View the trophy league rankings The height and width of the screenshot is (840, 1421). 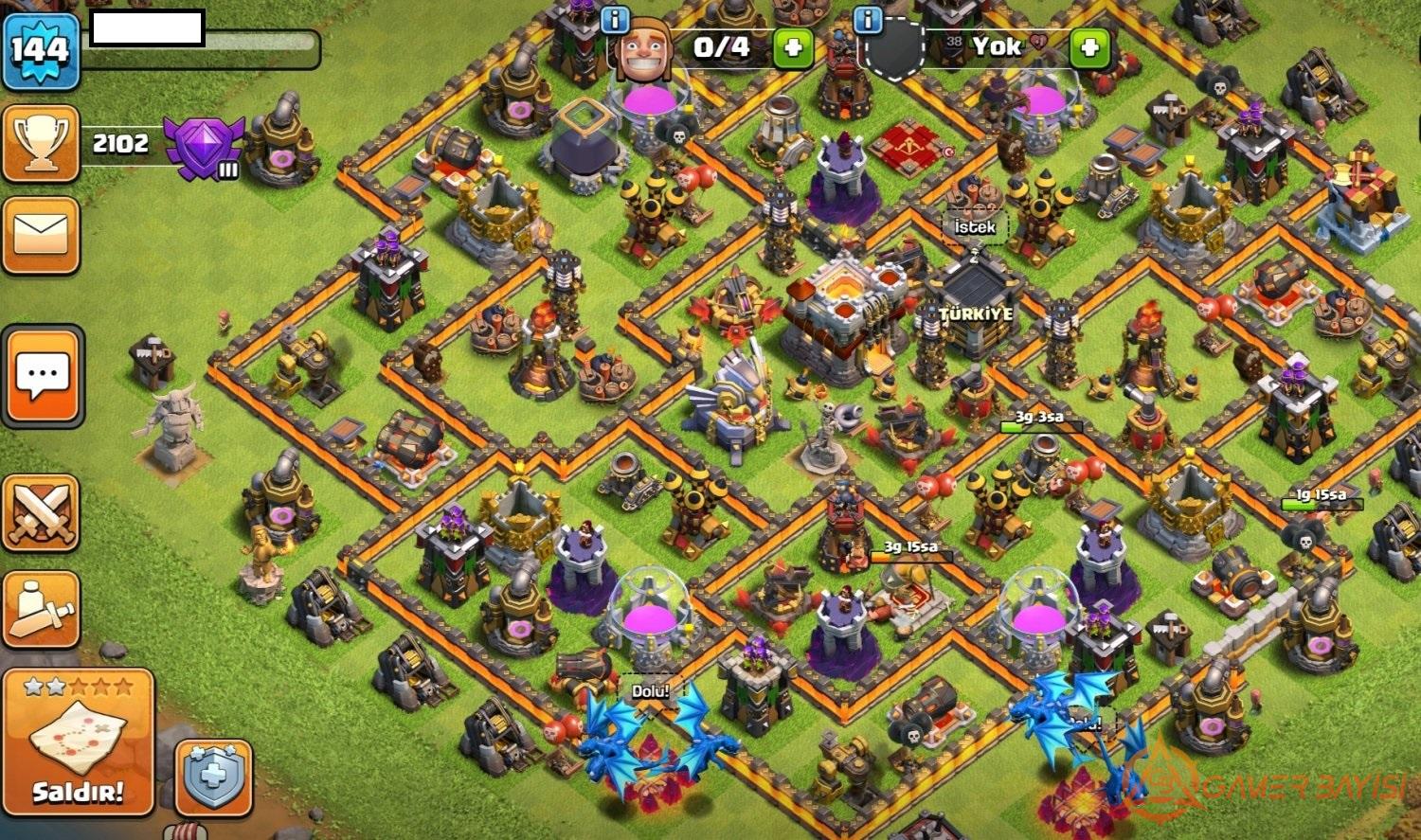(41, 143)
